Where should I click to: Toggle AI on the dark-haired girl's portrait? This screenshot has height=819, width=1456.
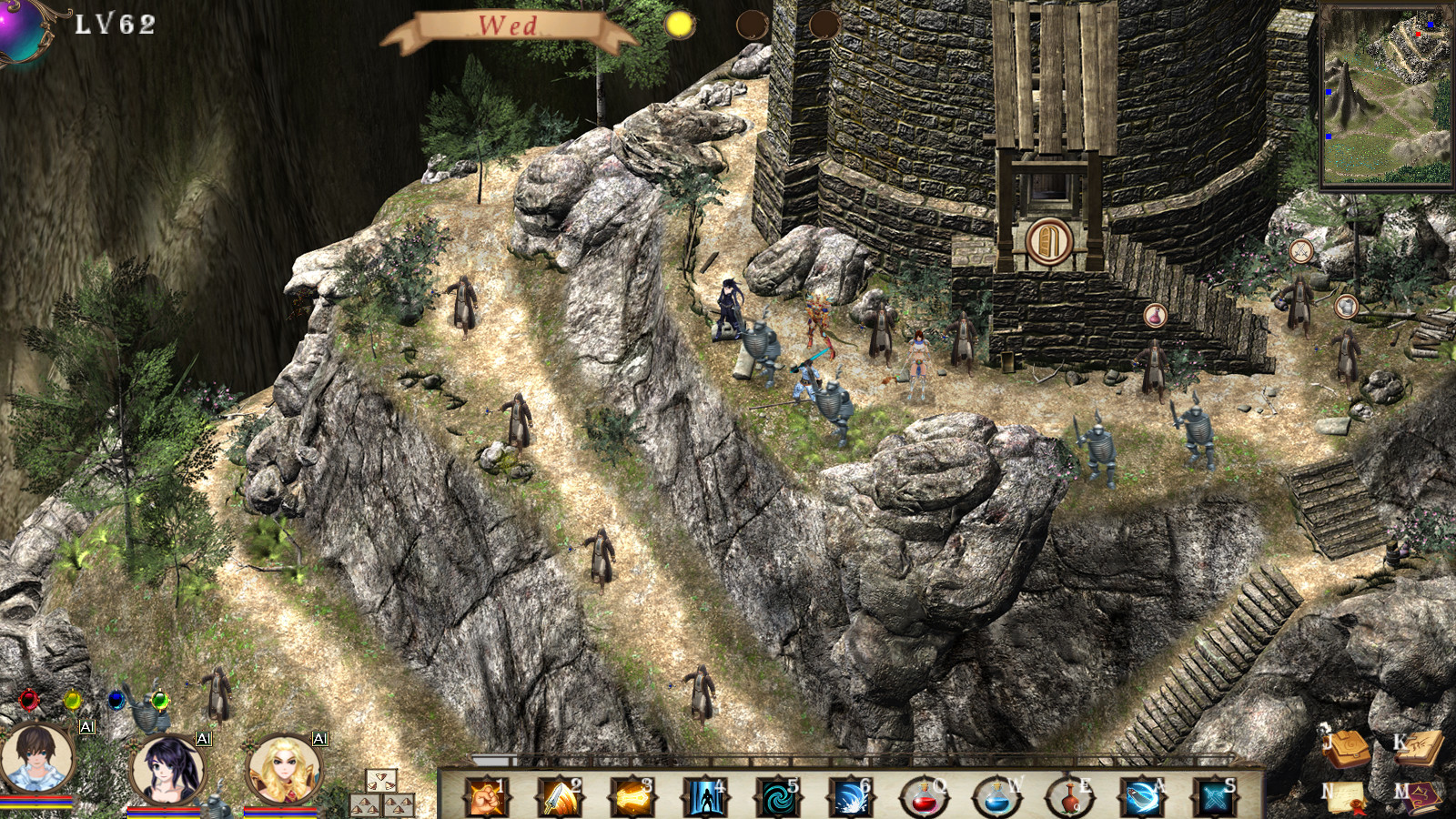[202, 738]
